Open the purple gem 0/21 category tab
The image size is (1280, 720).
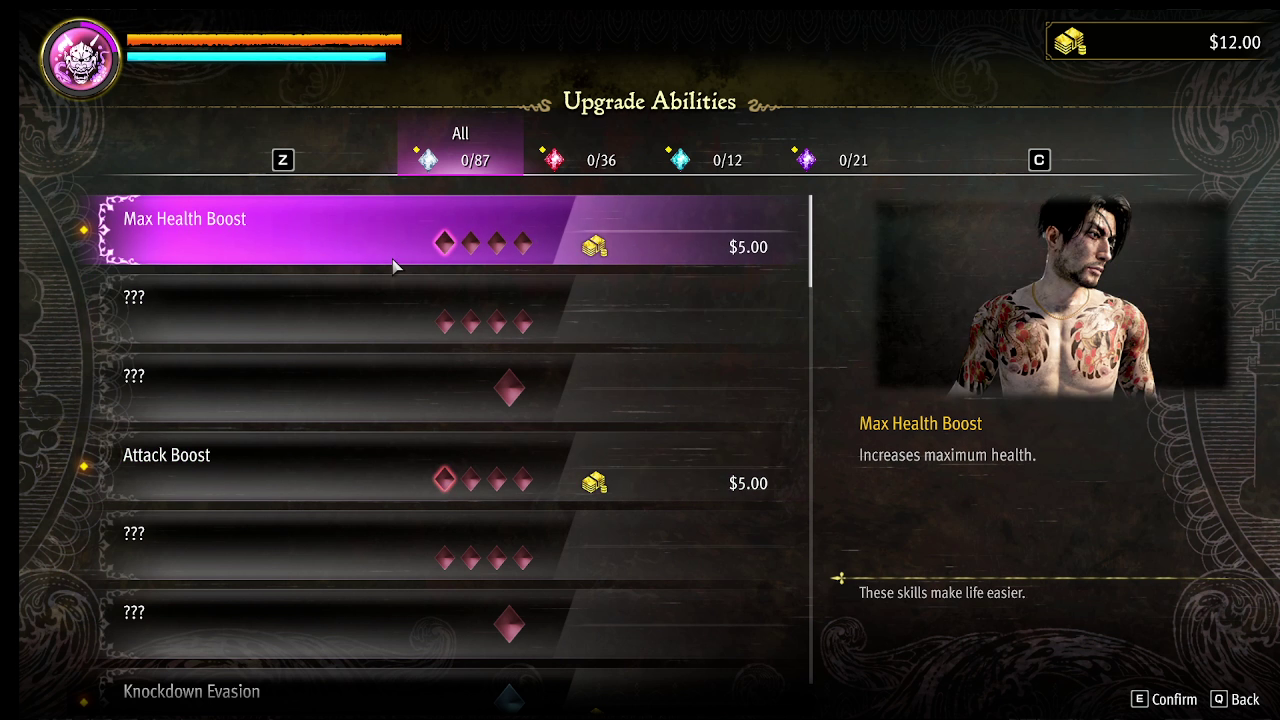pos(833,160)
